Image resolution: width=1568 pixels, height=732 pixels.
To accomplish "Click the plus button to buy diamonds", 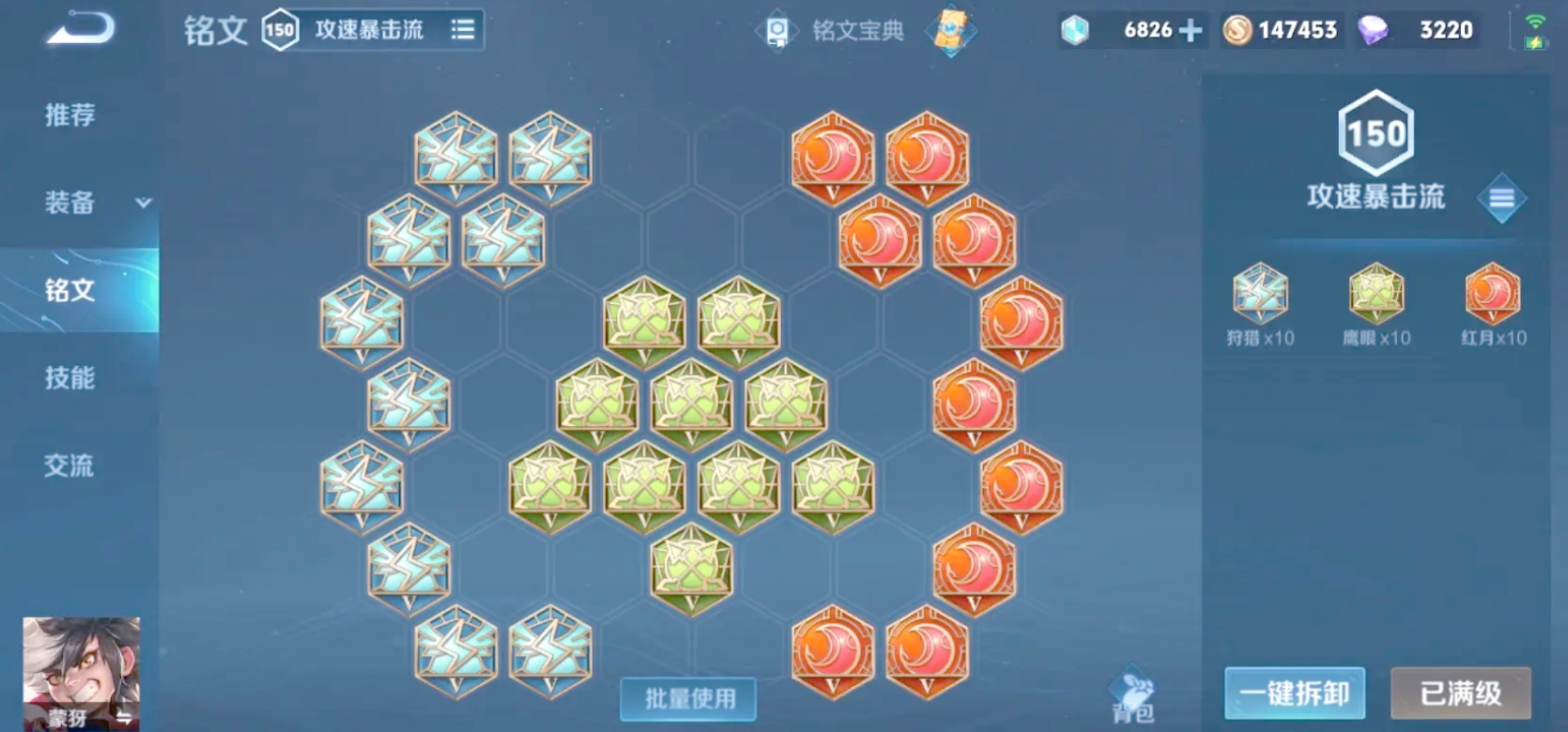I will pyautogui.click(x=1189, y=29).
